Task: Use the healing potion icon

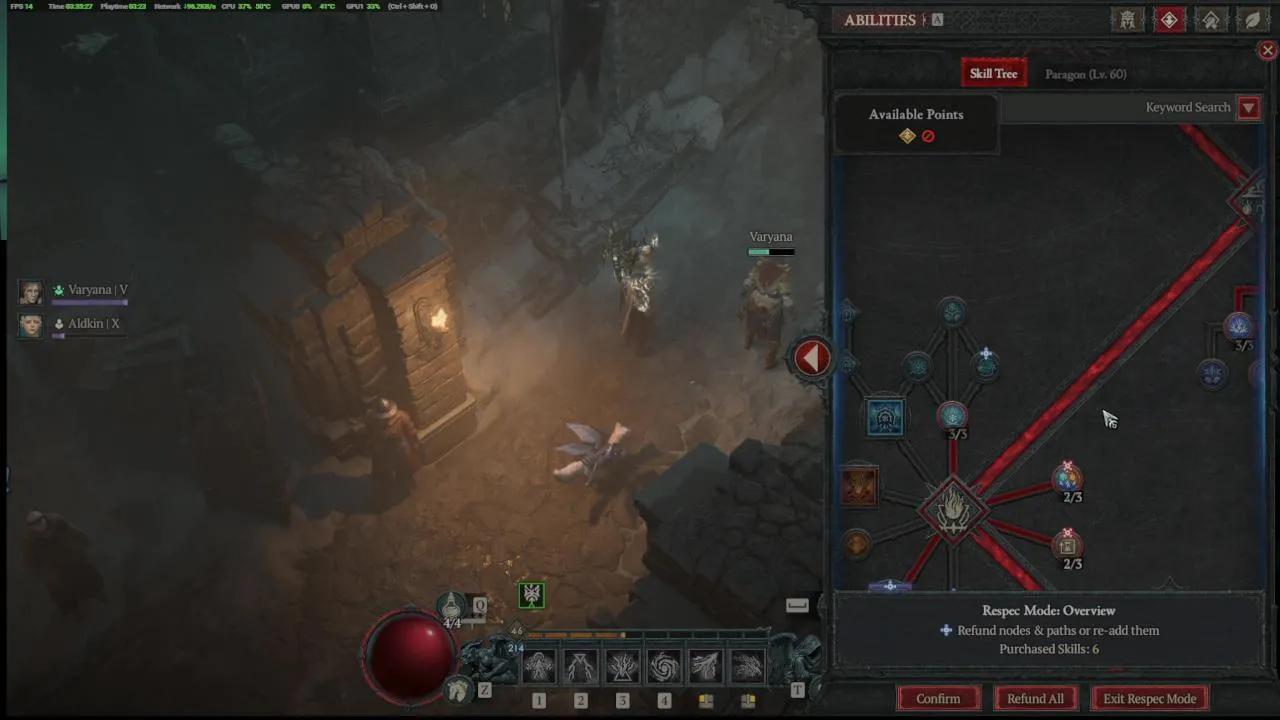Action: (x=452, y=606)
